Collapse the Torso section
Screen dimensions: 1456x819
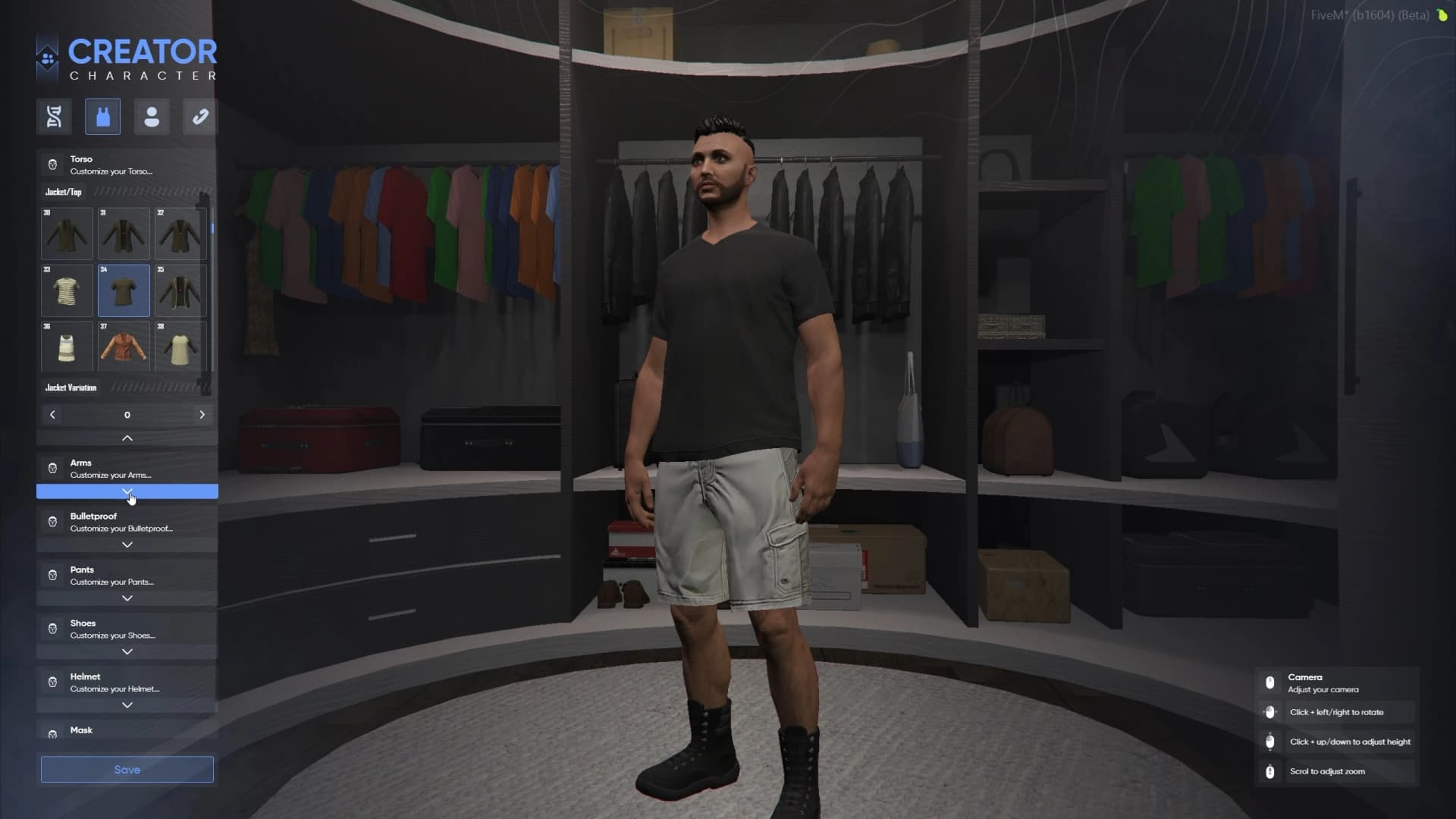point(127,438)
